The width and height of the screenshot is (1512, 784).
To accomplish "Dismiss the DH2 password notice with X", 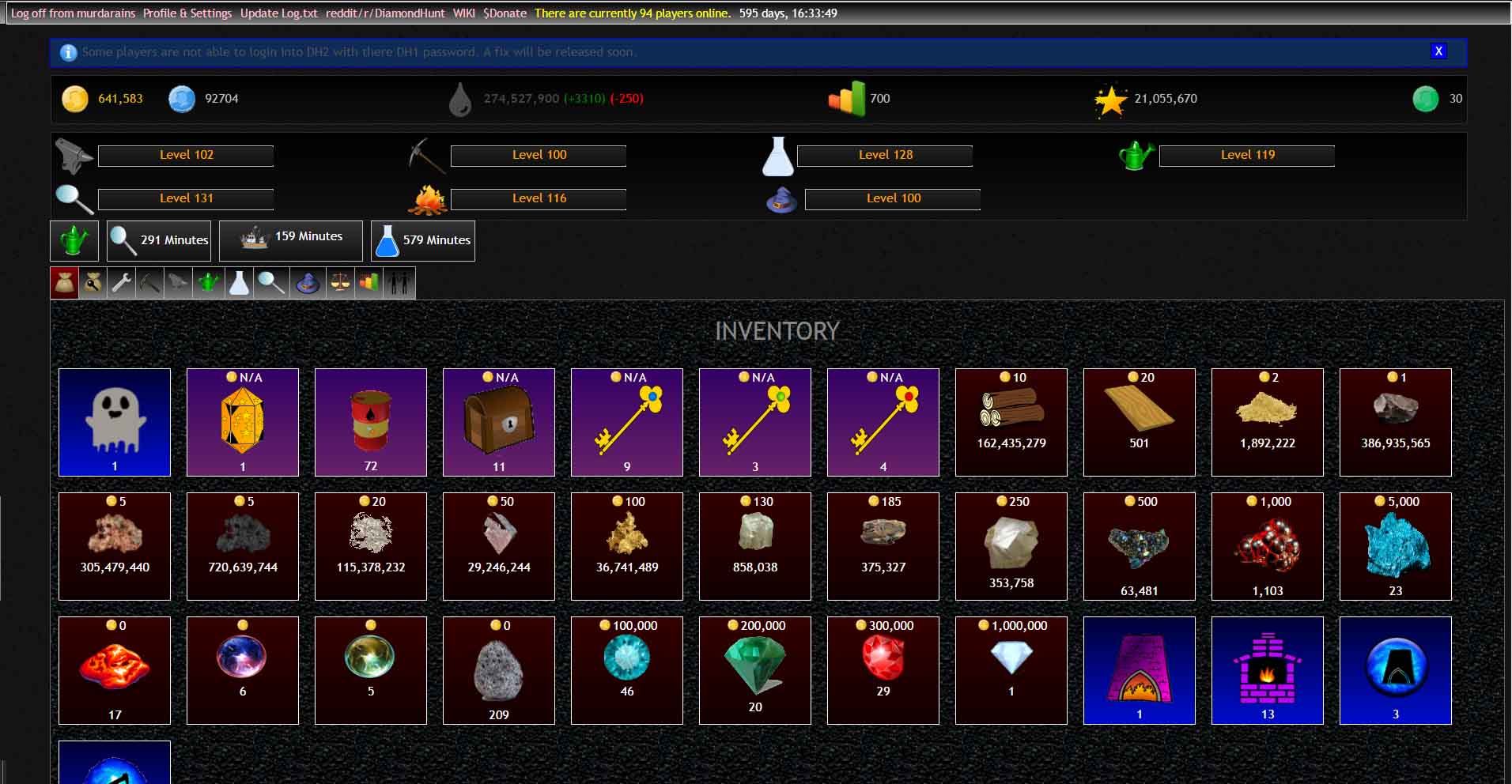I will pos(1438,51).
